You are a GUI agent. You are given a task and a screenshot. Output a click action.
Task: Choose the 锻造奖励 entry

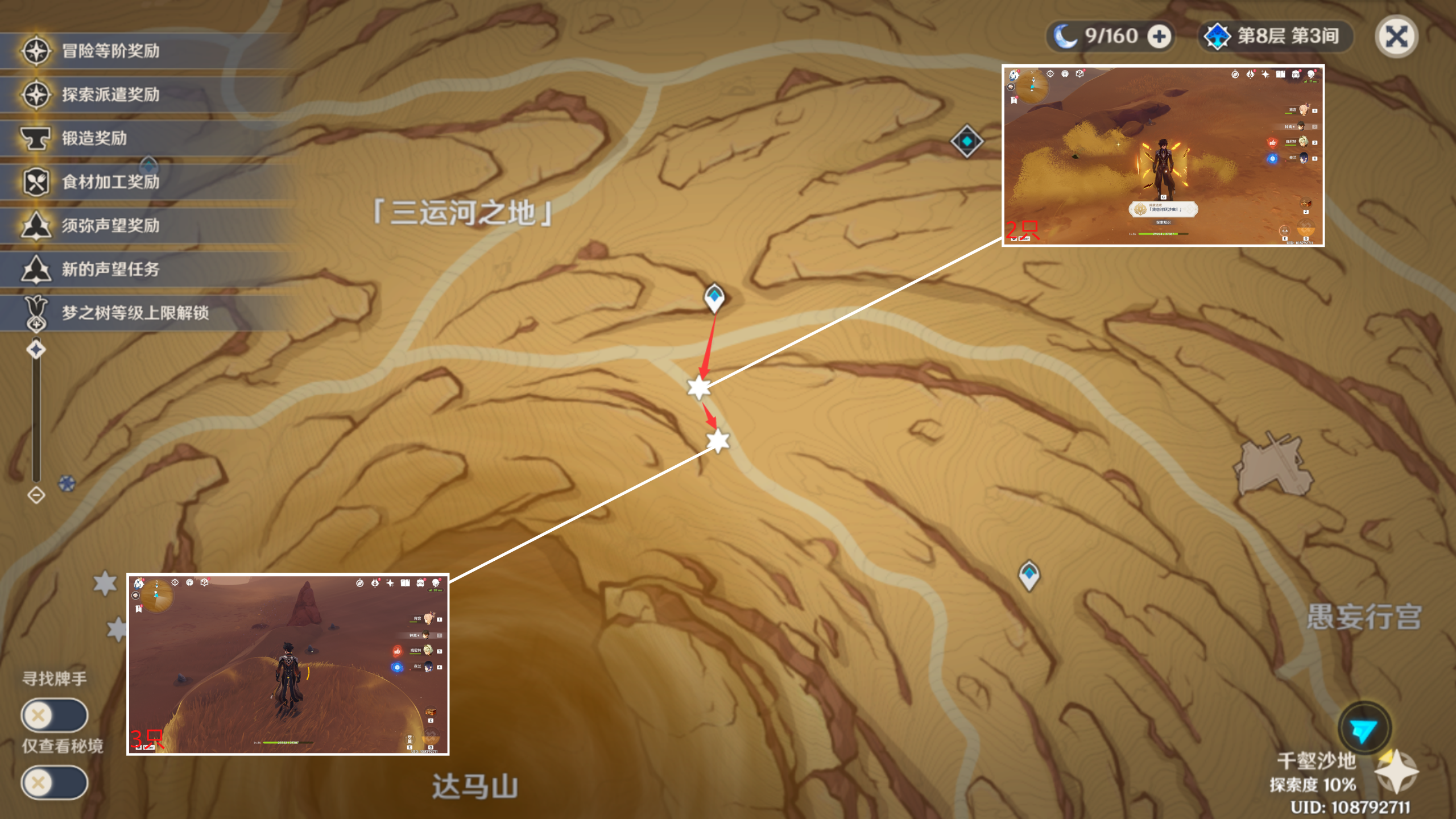click(x=94, y=138)
